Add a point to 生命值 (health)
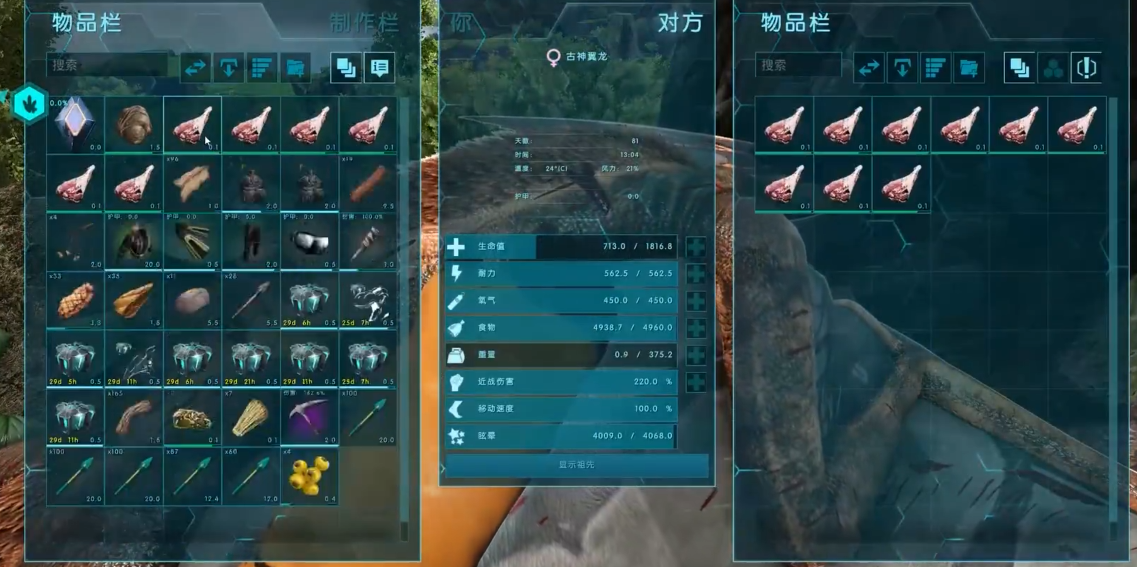1137x567 pixels. [x=696, y=247]
